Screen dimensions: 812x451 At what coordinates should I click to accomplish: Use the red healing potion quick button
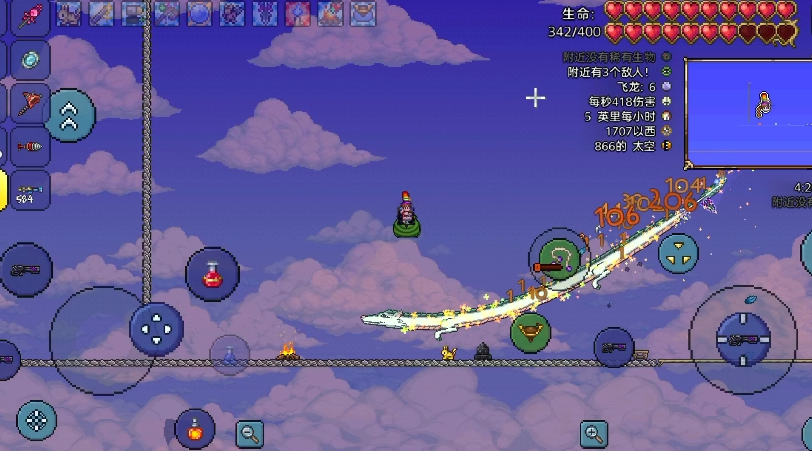point(212,273)
